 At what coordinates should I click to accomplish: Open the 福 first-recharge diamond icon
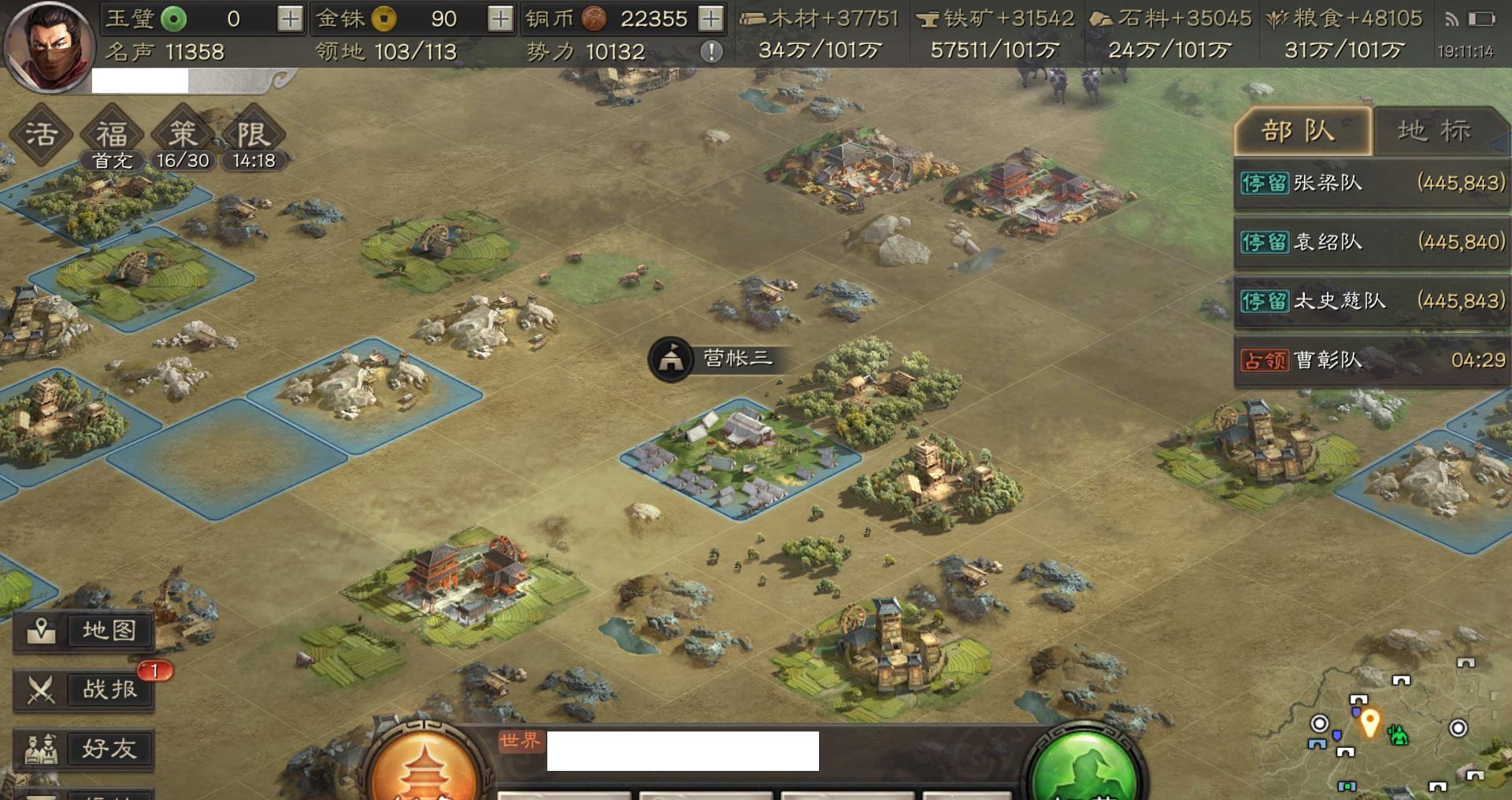point(112,135)
